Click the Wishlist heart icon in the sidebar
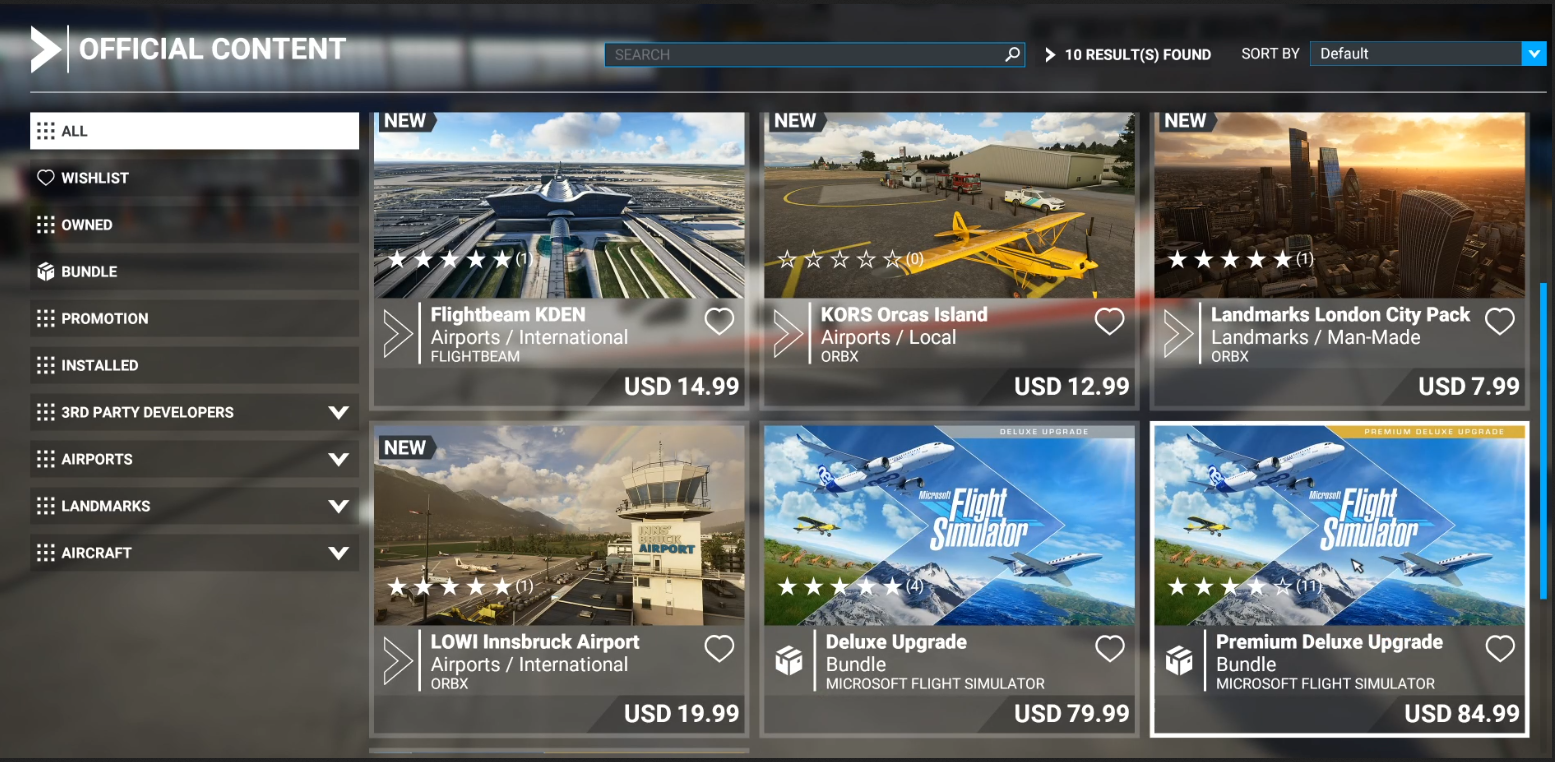The width and height of the screenshot is (1555, 762). [x=46, y=177]
